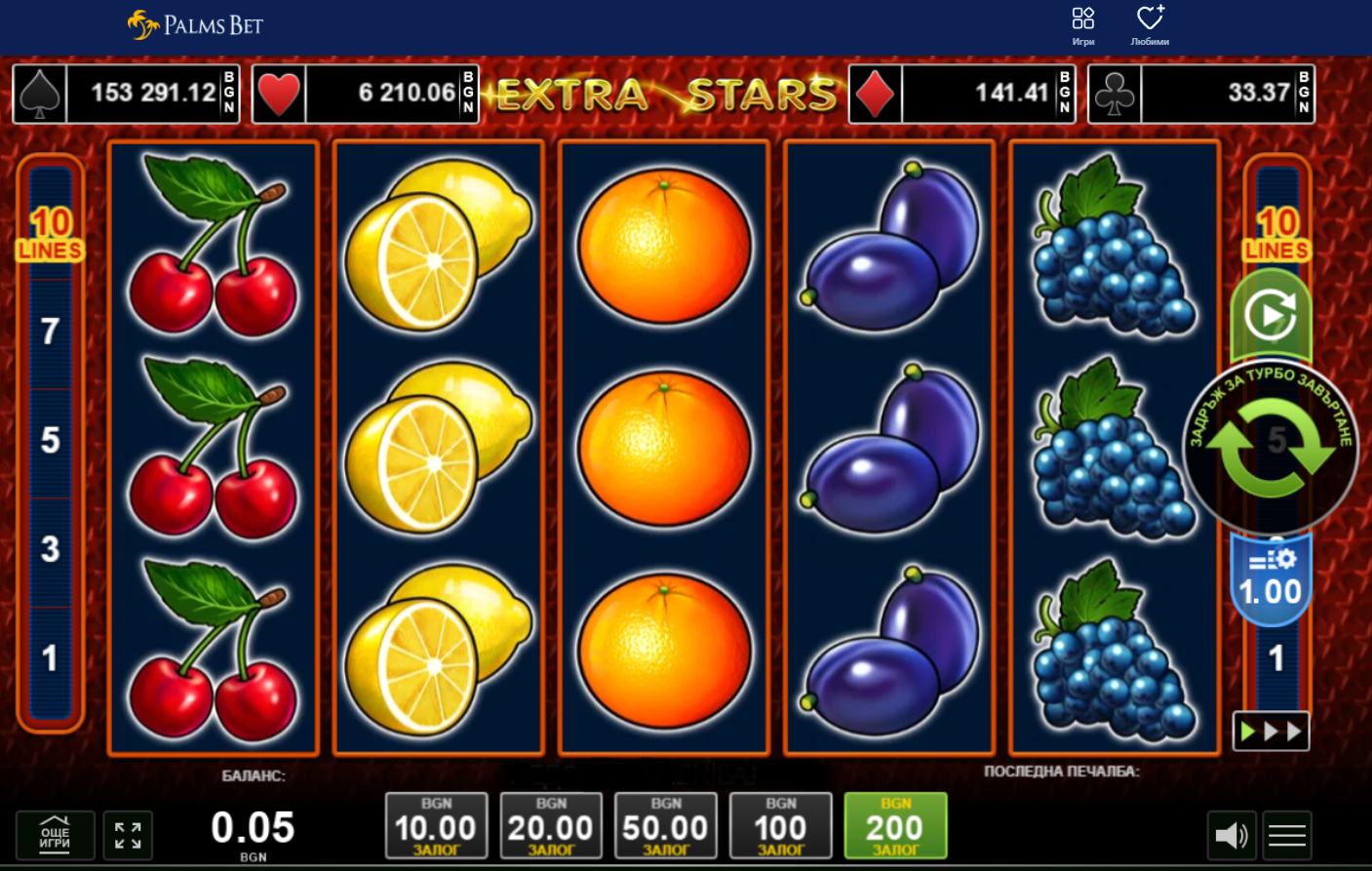Enter fullscreen with the expand arrows icon

click(x=128, y=835)
